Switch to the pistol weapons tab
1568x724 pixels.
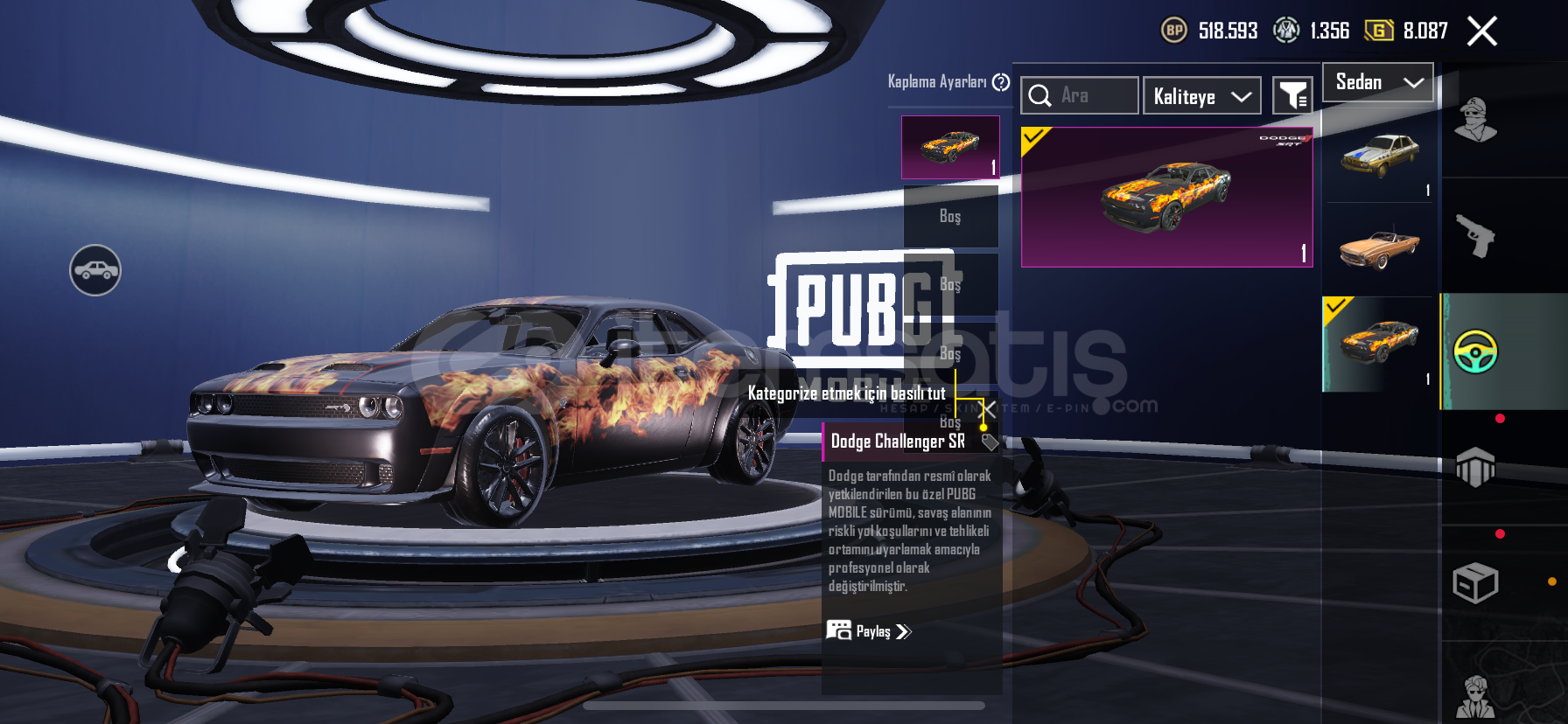pyautogui.click(x=1475, y=235)
